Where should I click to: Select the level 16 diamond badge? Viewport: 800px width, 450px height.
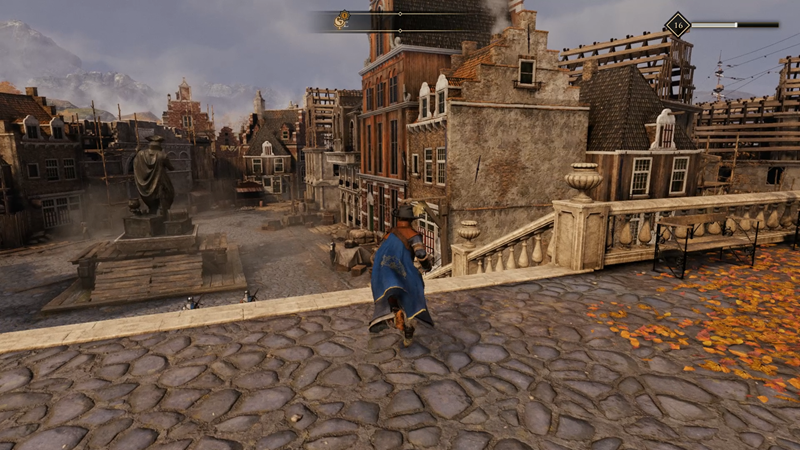click(x=677, y=24)
